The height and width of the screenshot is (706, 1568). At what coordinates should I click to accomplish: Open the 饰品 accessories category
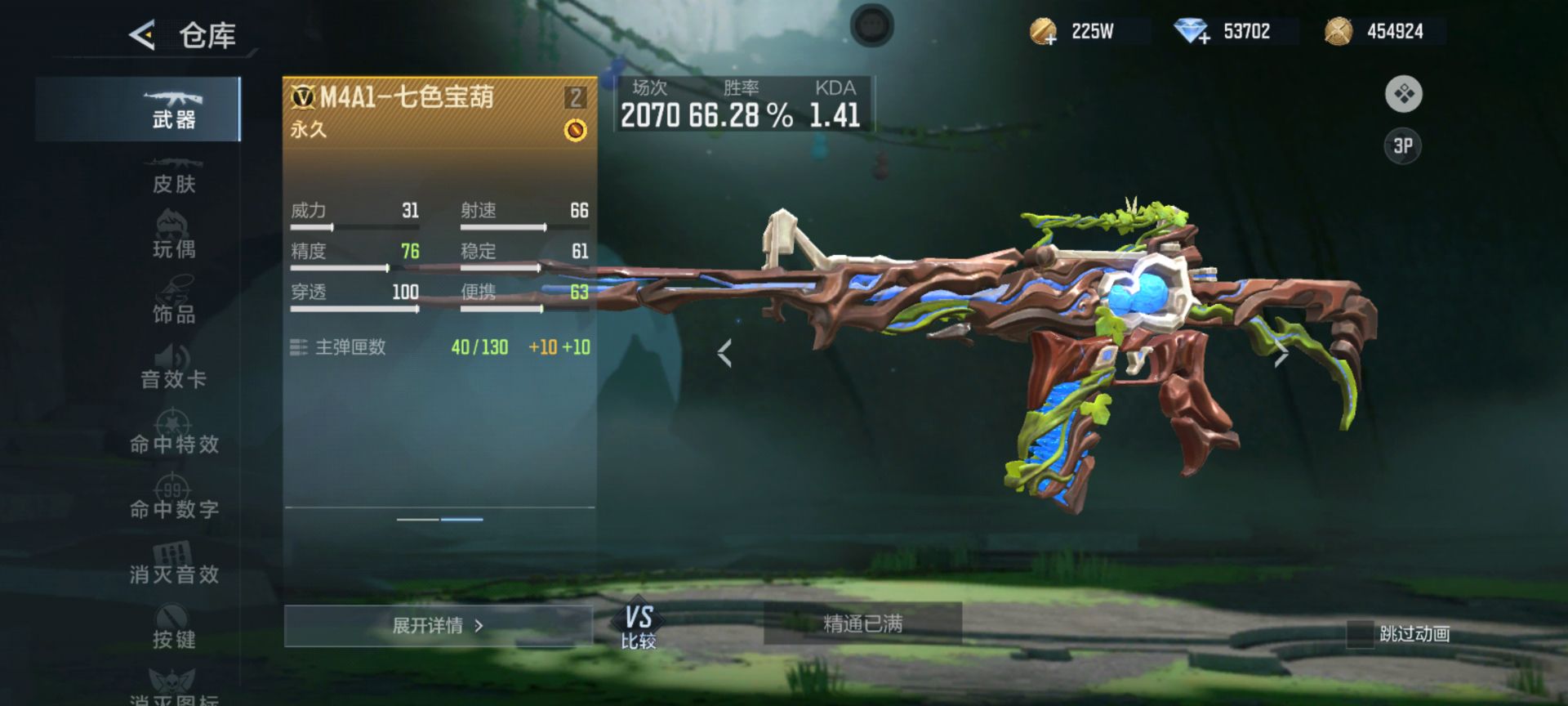click(x=173, y=303)
